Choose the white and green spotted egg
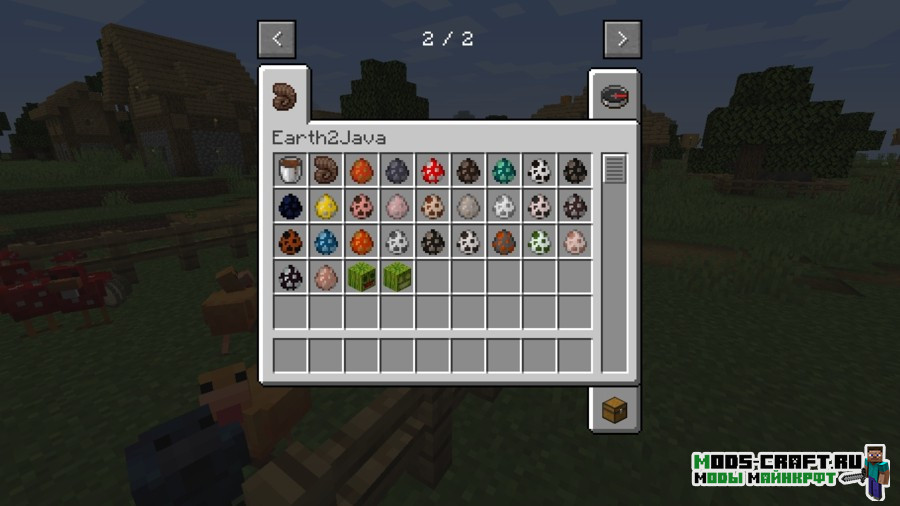The image size is (900, 506). (540, 241)
